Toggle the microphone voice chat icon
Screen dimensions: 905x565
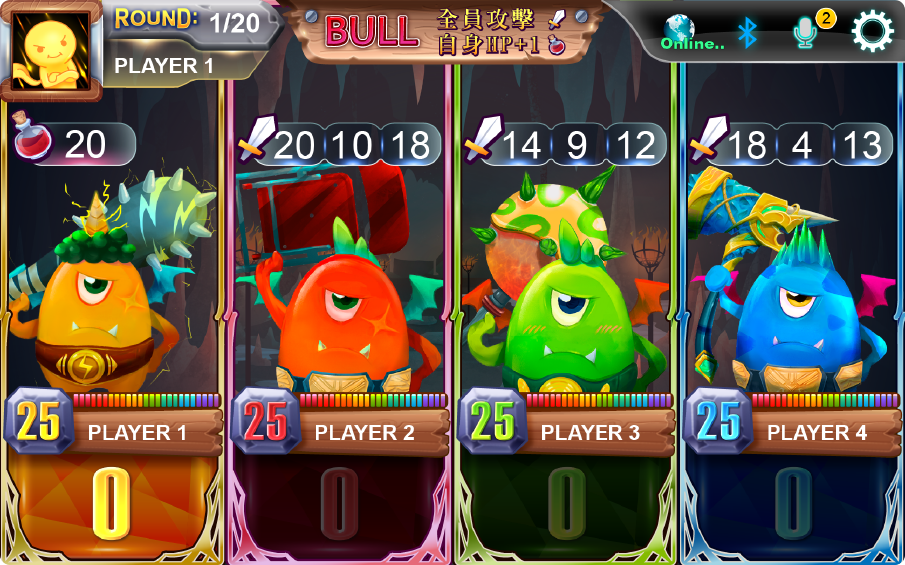coord(806,33)
